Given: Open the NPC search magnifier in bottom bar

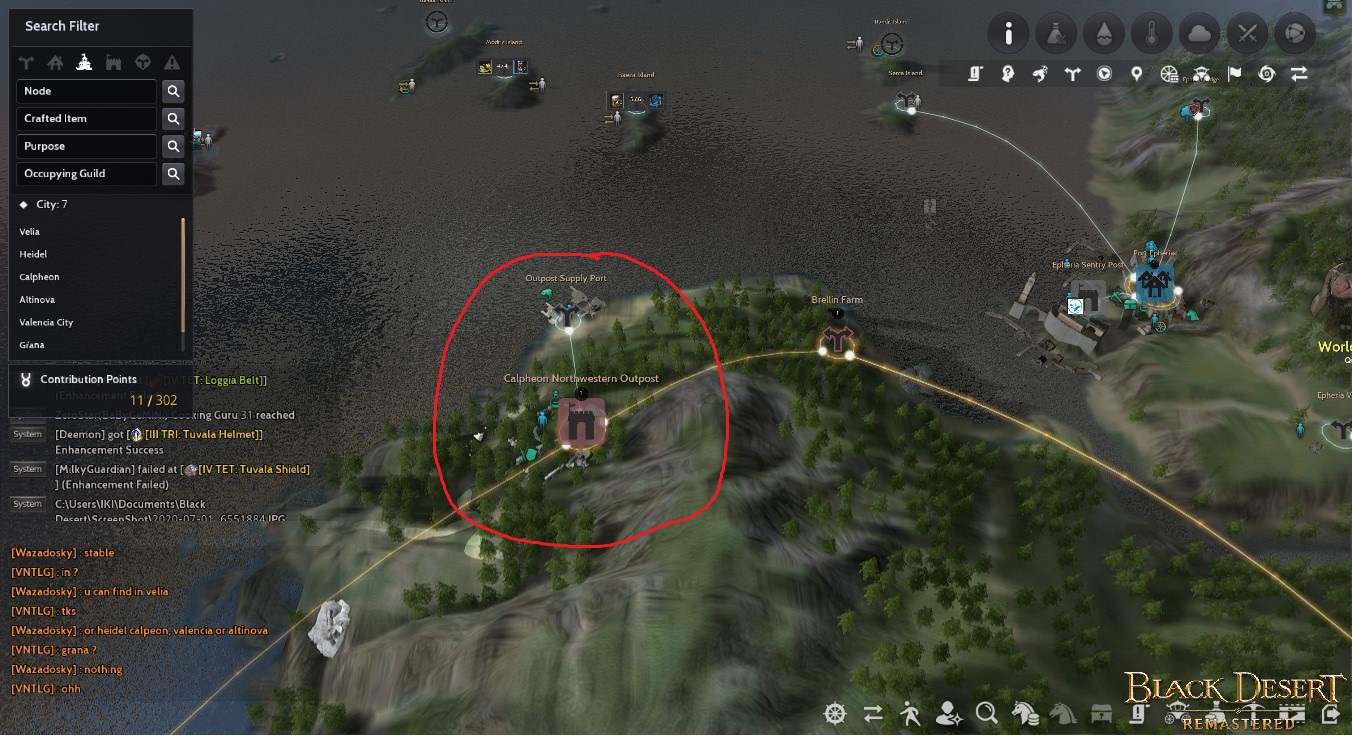Looking at the screenshot, I should click(x=987, y=715).
